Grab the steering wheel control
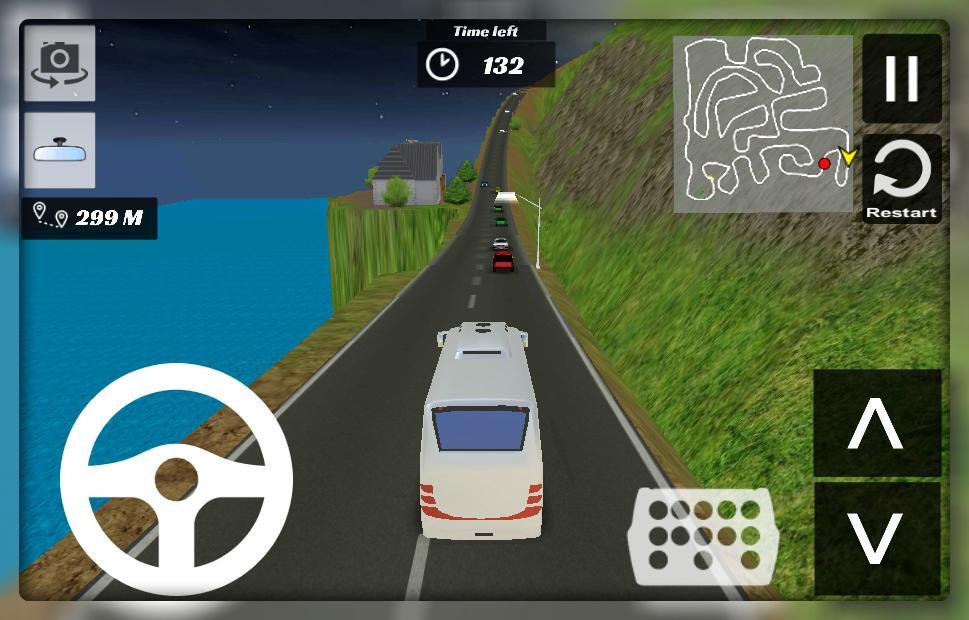The width and height of the screenshot is (969, 620). pyautogui.click(x=176, y=479)
